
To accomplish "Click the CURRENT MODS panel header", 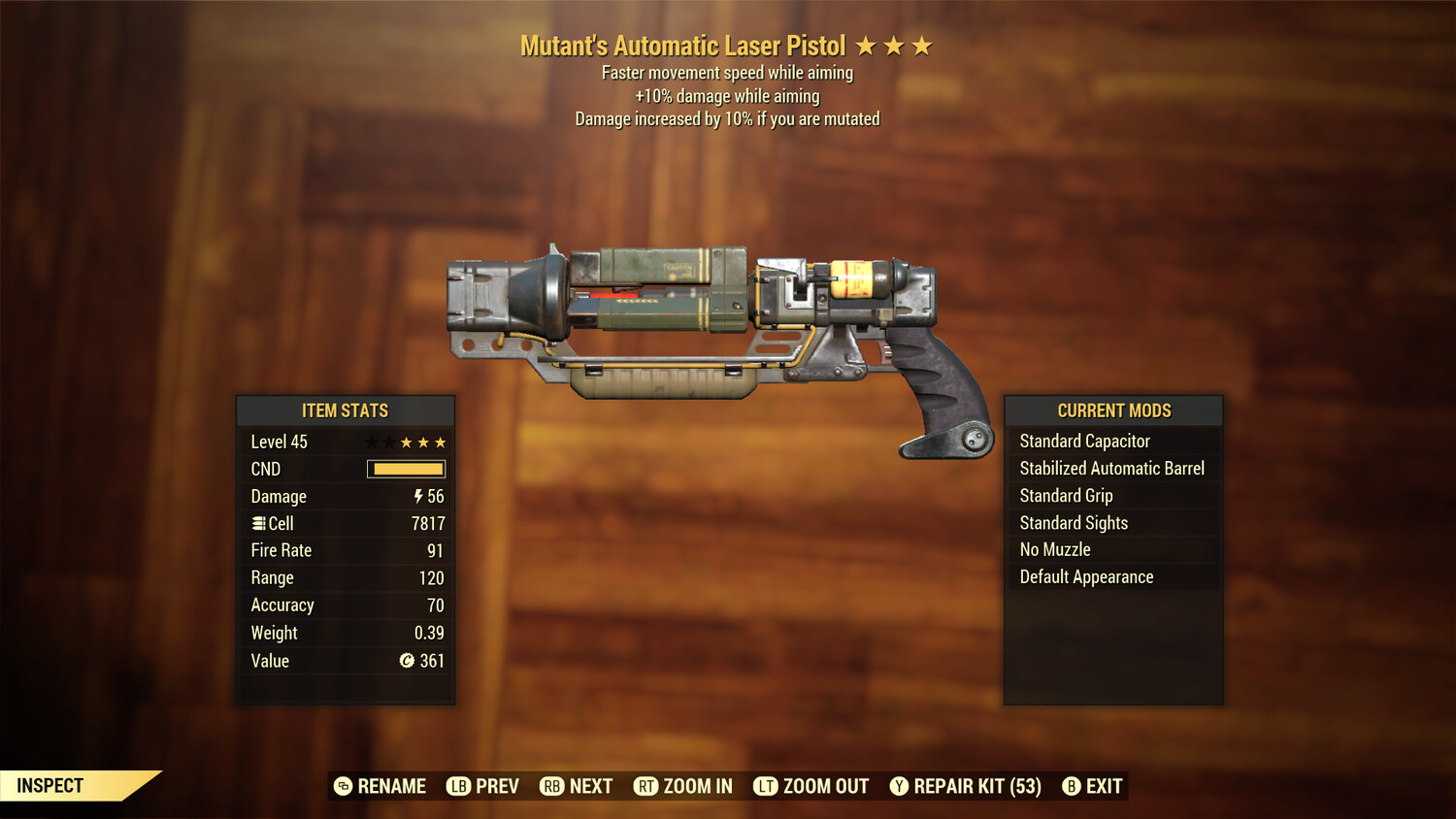I will (x=1112, y=410).
